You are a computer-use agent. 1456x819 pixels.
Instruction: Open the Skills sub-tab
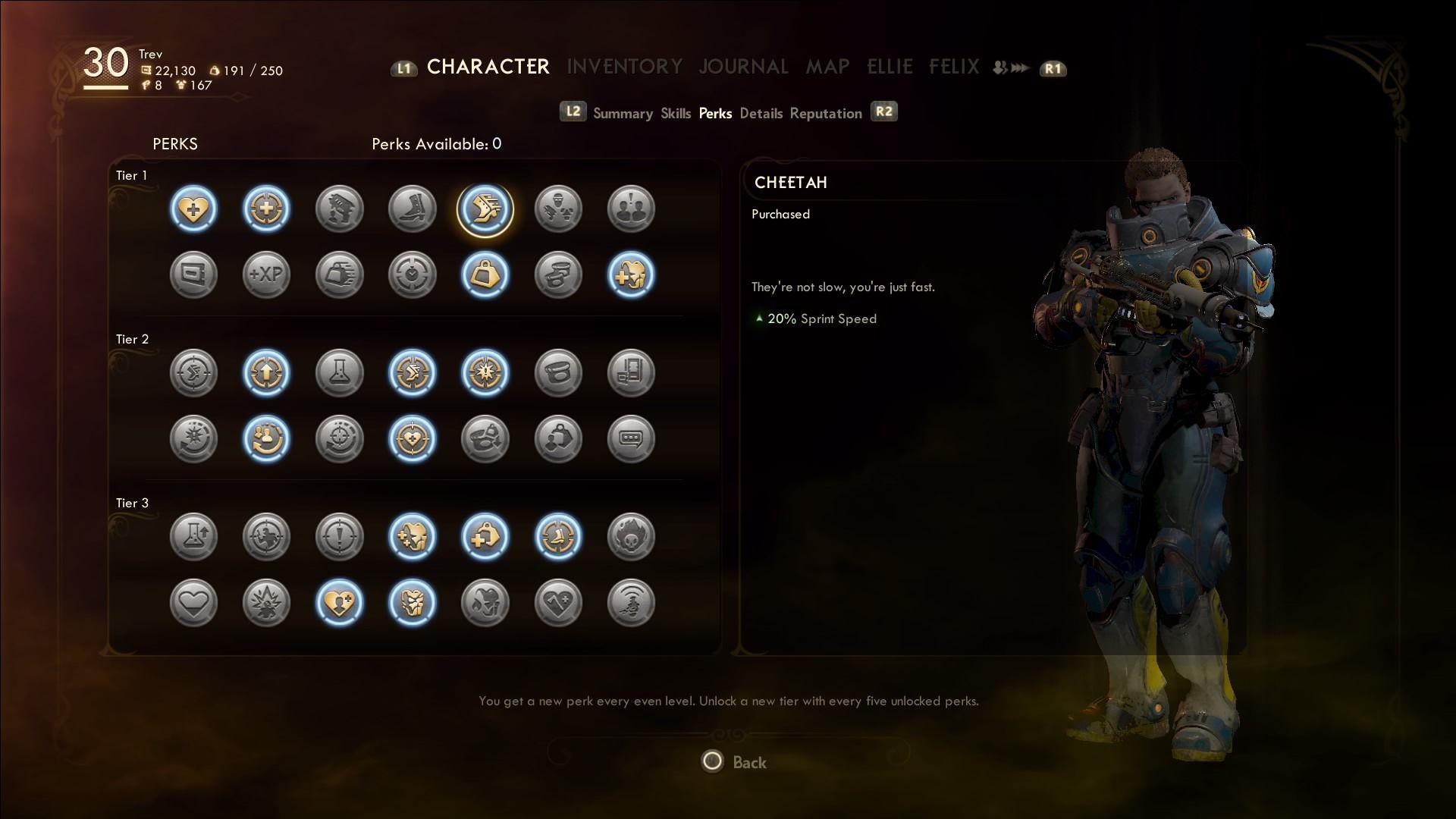coord(675,113)
